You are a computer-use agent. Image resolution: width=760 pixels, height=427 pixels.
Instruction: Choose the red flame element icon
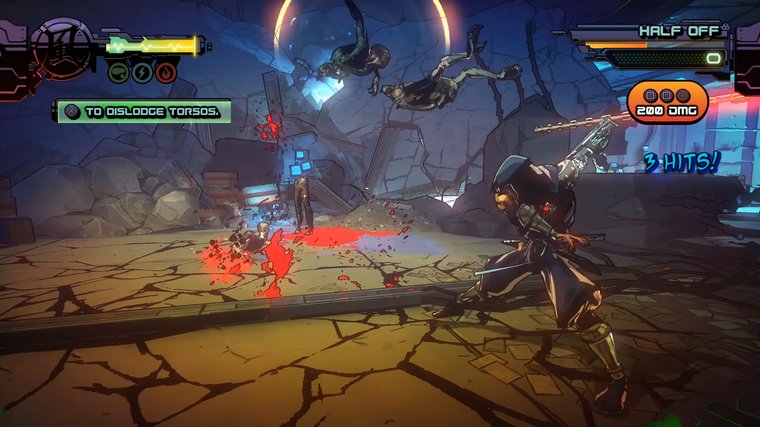coord(166,72)
